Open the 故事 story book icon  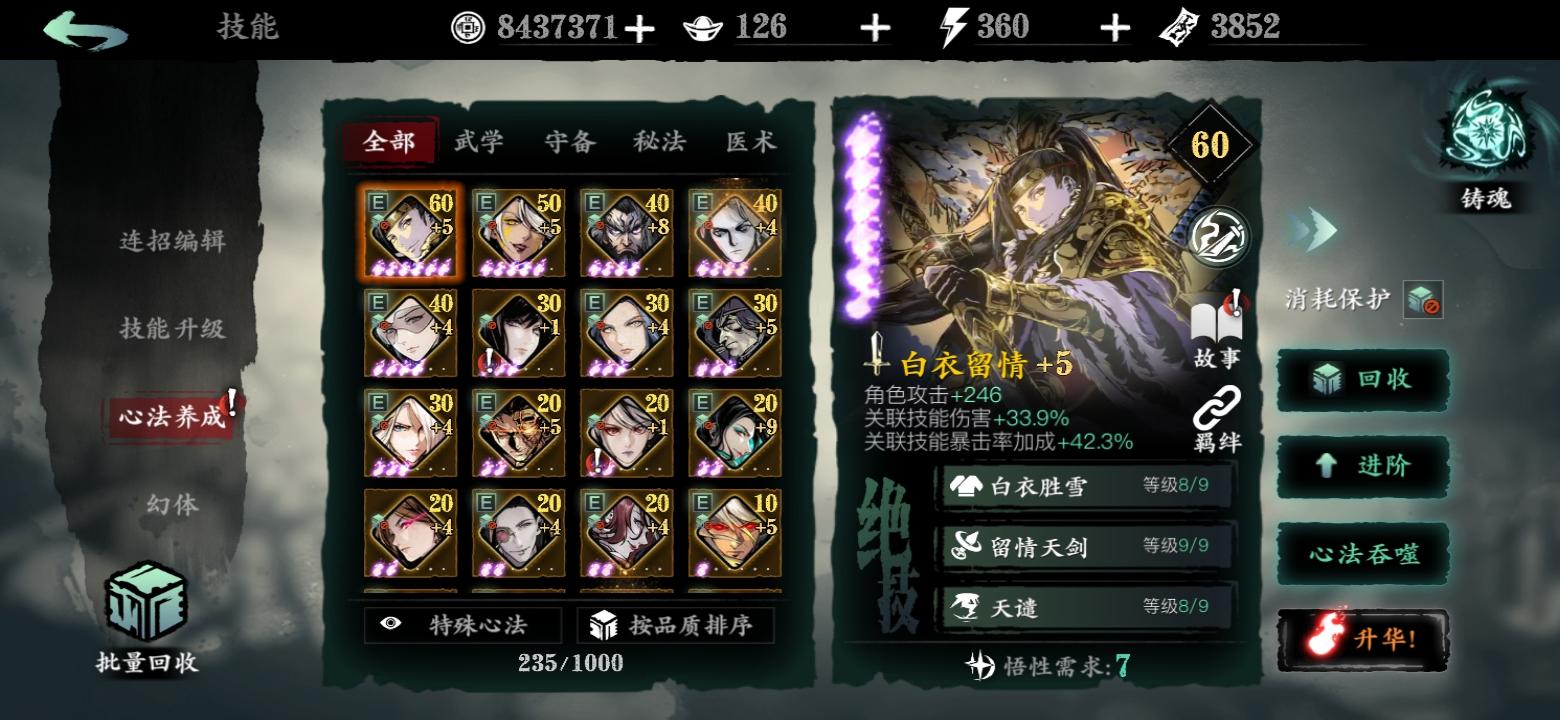point(1217,320)
